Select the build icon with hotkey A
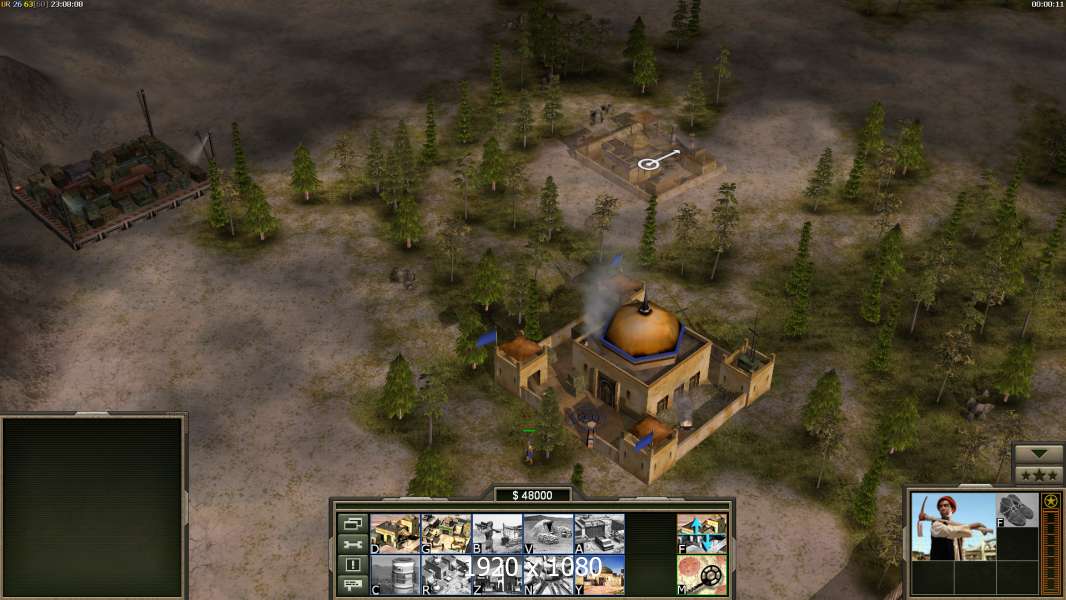Screen dimensions: 1066x600 pos(599,533)
